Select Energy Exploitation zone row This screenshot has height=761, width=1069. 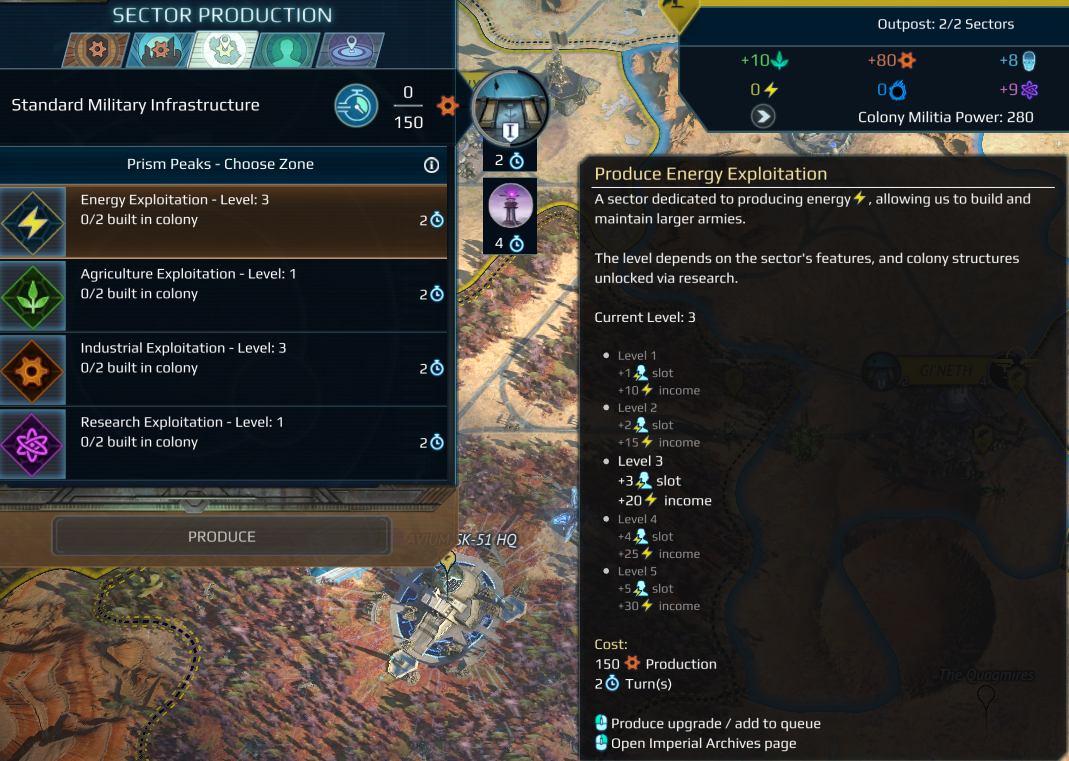point(223,221)
